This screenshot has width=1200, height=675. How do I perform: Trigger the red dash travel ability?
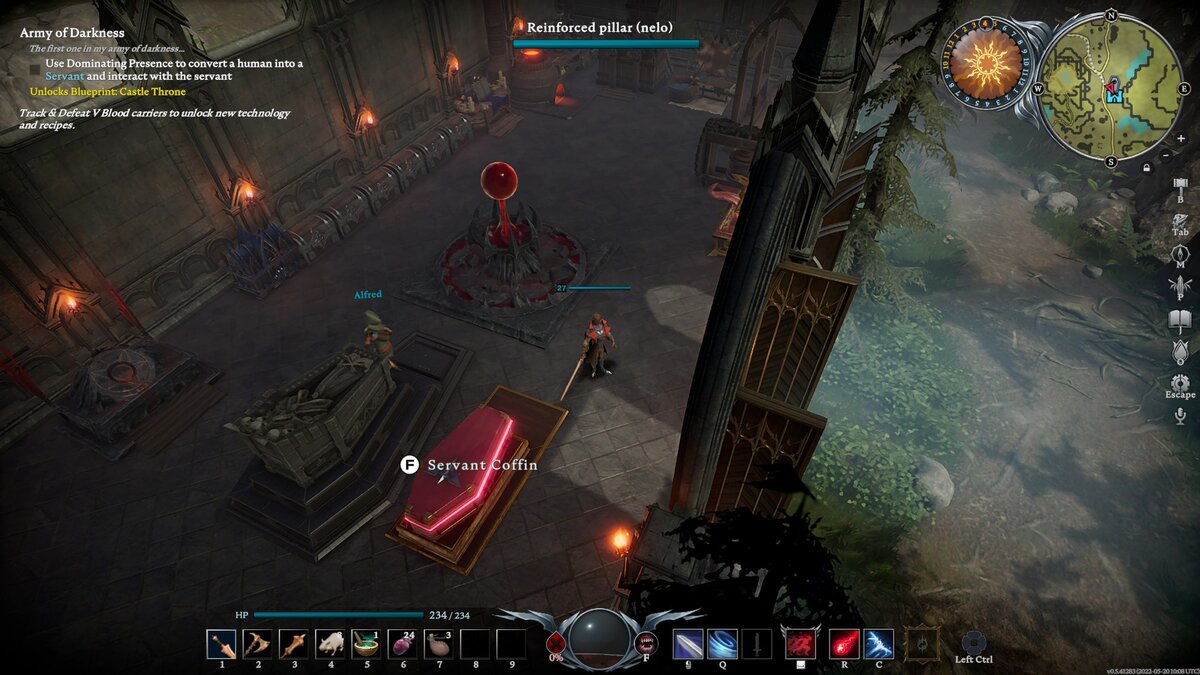point(800,644)
